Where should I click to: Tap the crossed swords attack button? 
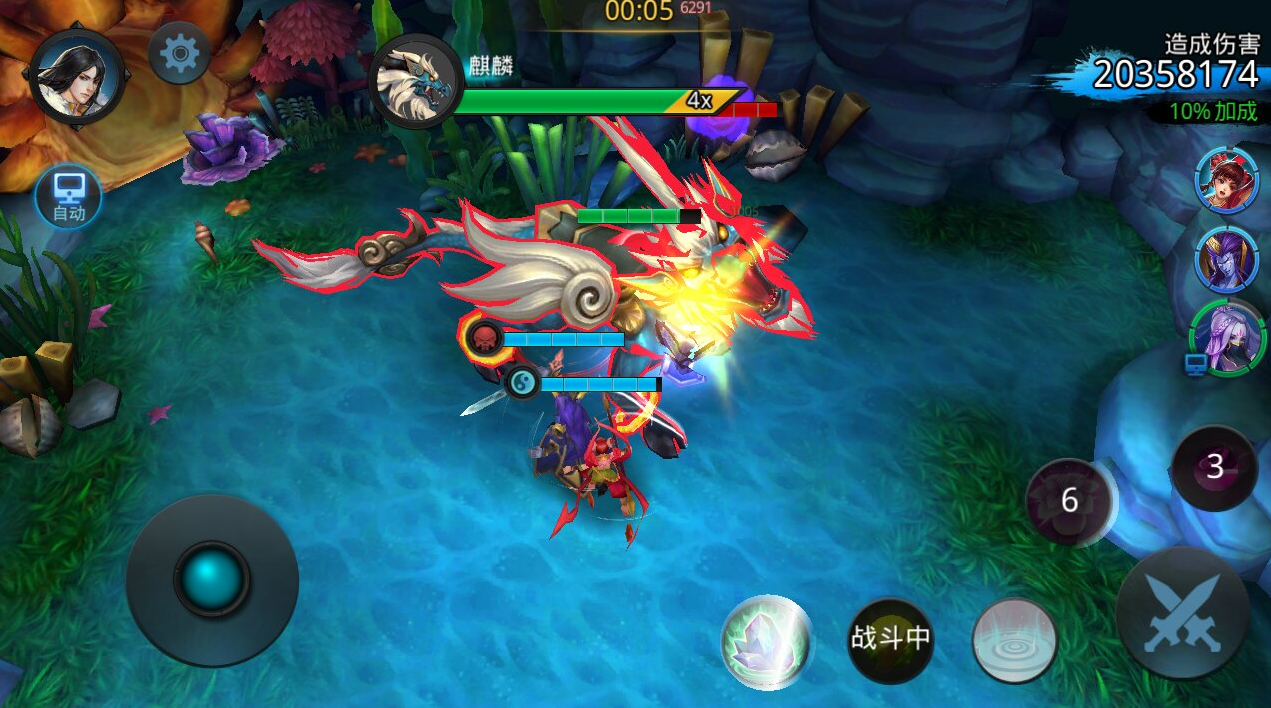[x=1183, y=613]
